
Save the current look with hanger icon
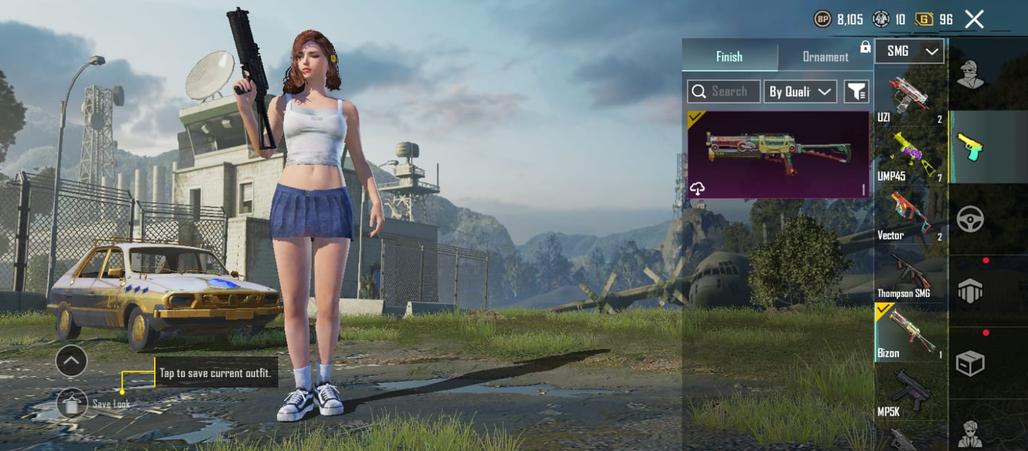coord(72,403)
